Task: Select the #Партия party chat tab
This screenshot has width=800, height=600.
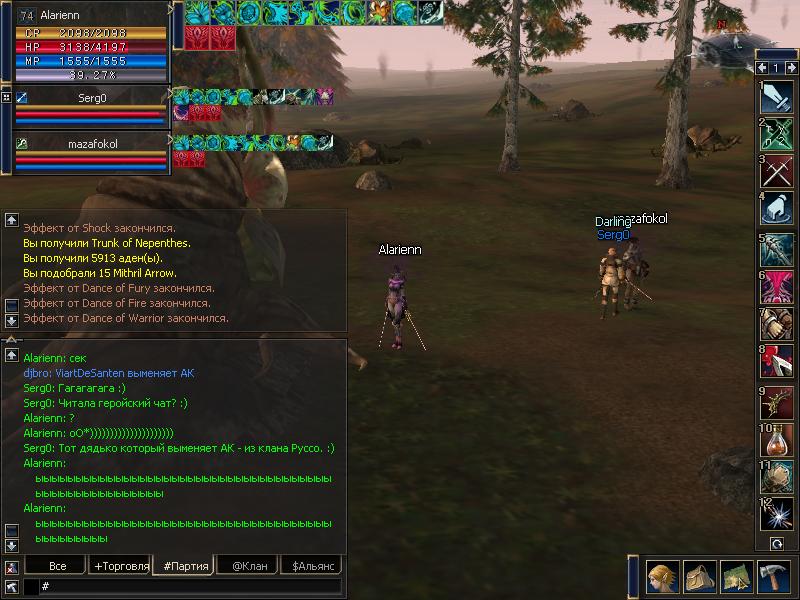Action: (185, 566)
